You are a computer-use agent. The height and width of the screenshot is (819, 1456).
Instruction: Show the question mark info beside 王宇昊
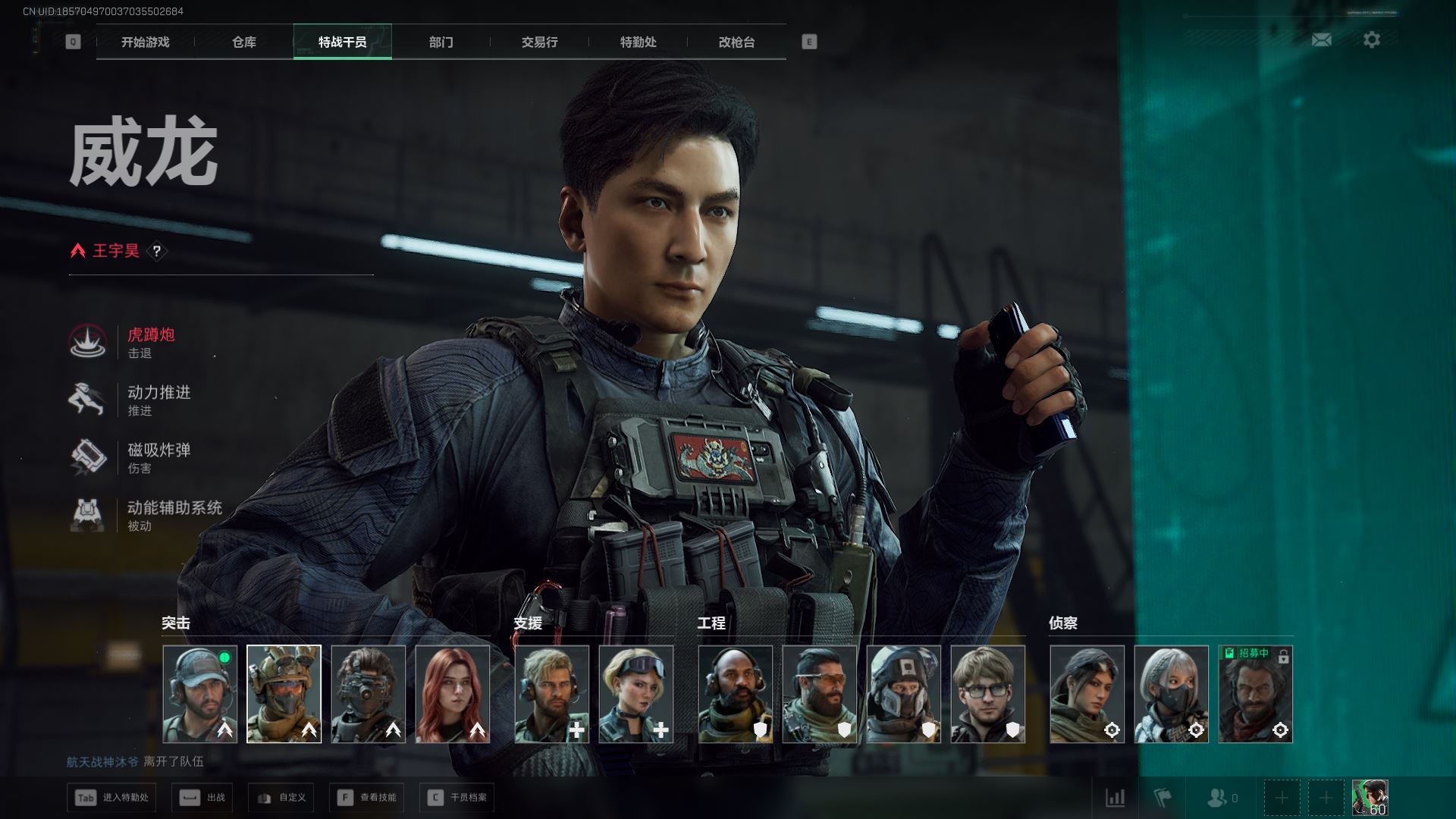[157, 251]
